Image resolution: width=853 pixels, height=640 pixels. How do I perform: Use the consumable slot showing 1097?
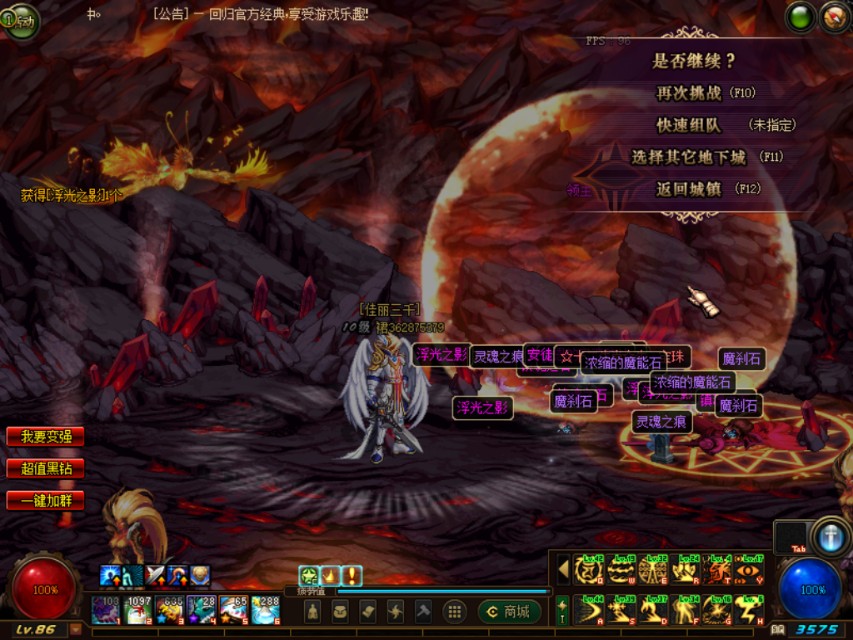138,609
